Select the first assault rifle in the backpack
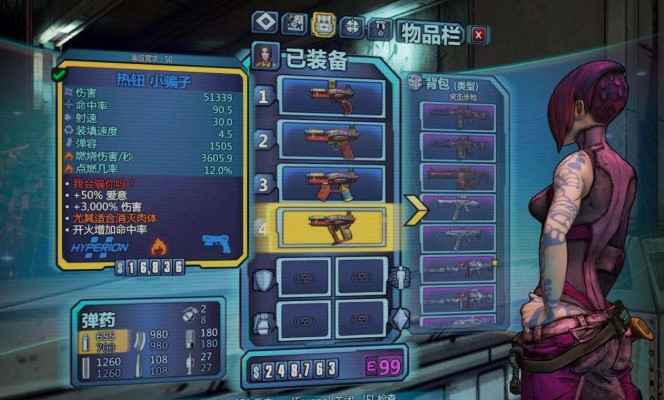Screen dimensions: 664x400 click(x=458, y=117)
